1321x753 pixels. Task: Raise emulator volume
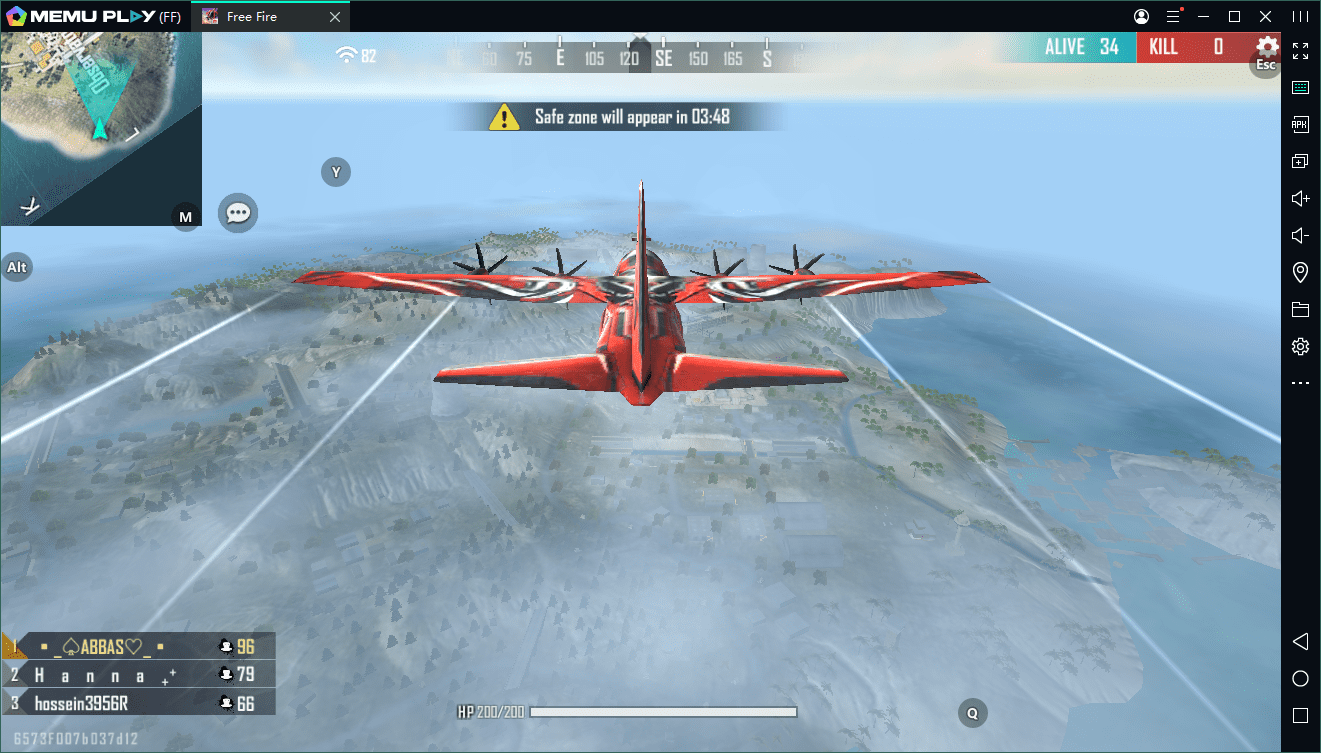(x=1300, y=199)
